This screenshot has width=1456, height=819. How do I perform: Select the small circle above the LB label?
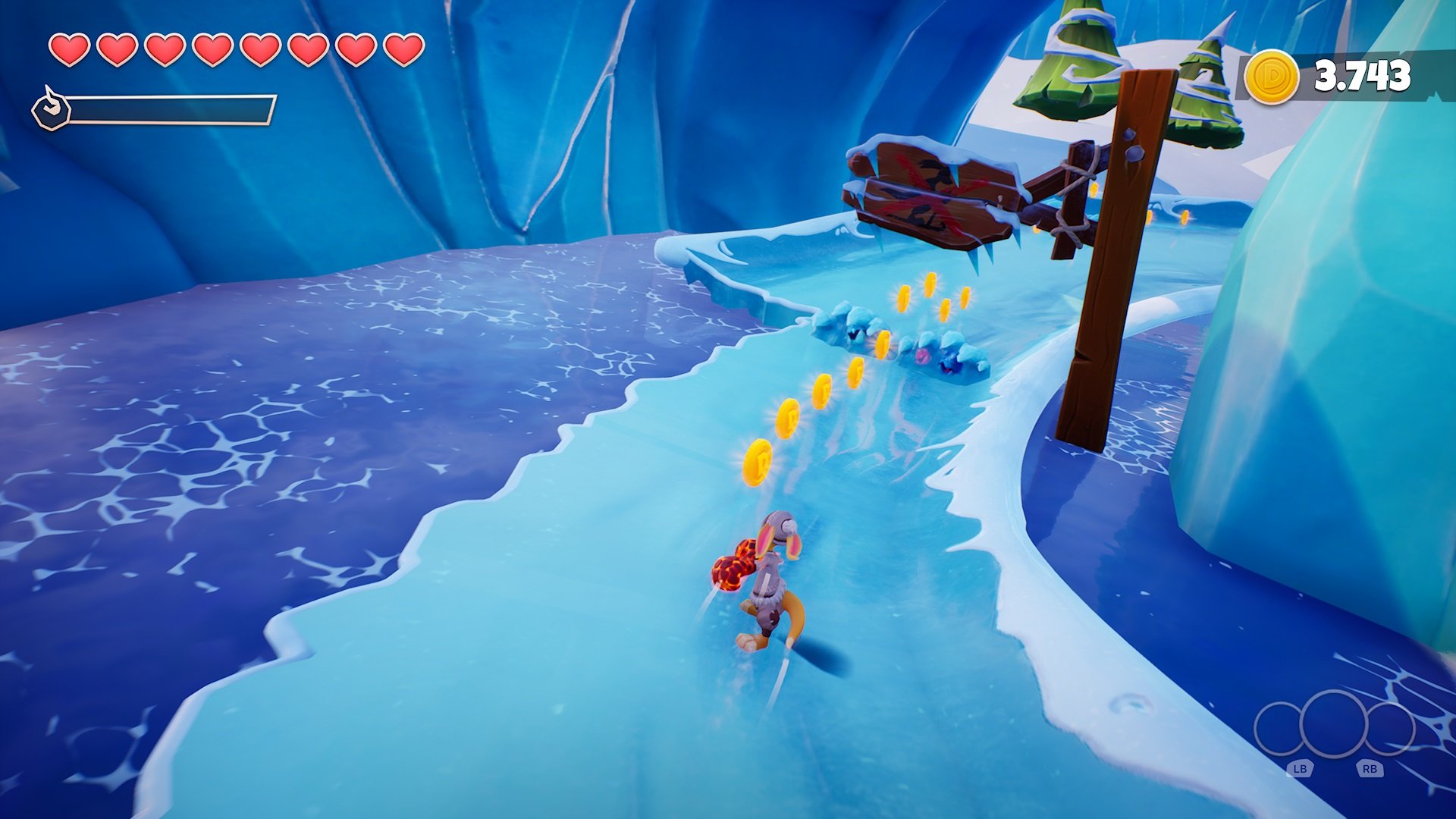click(x=1279, y=729)
